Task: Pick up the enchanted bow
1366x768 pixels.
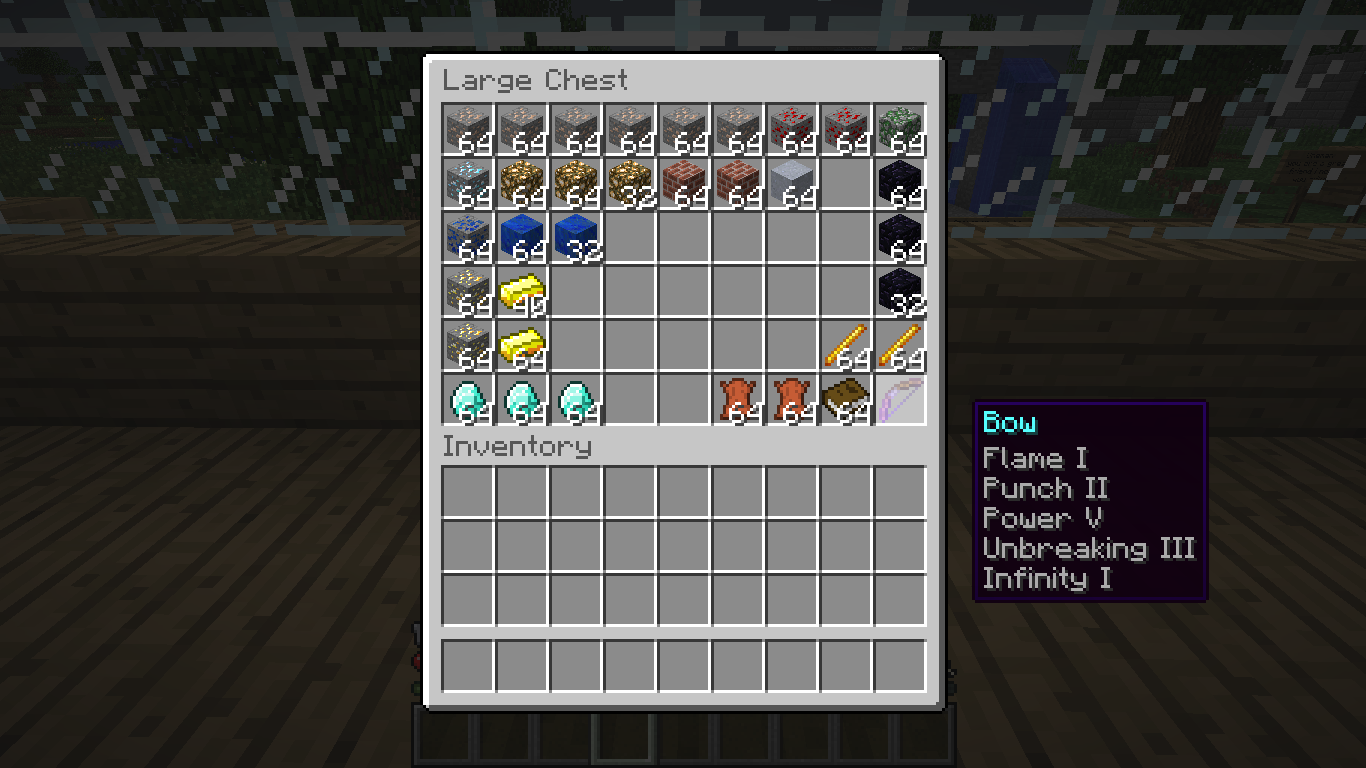Action: pos(900,400)
